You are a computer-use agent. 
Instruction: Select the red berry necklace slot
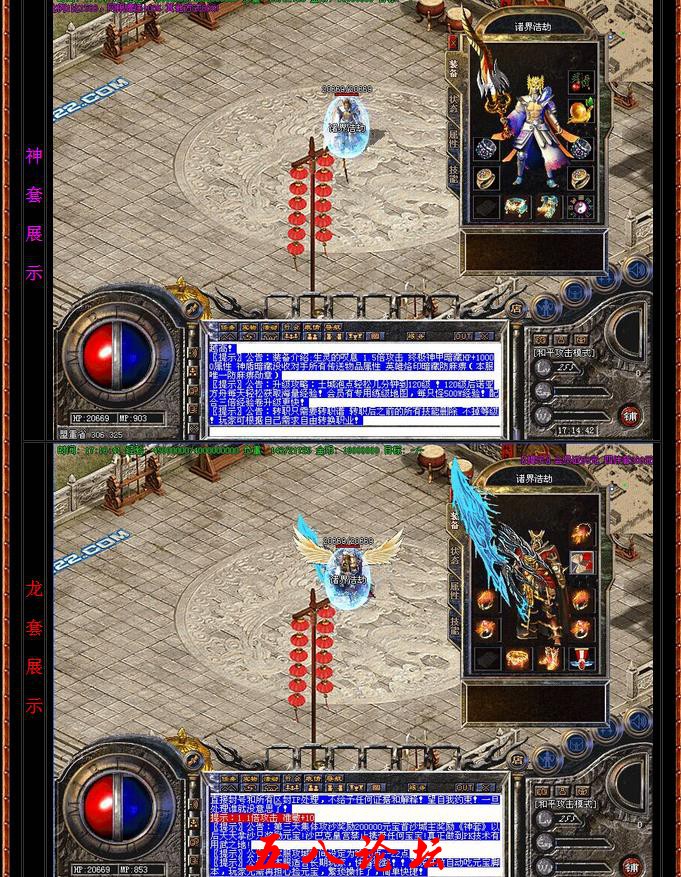(x=581, y=81)
